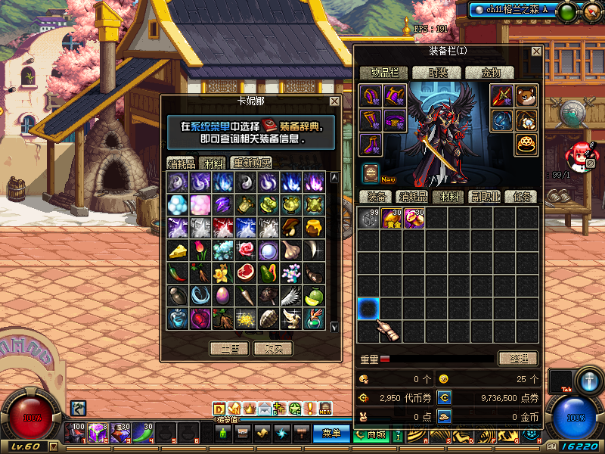605x454 pixels.
Task: Close the equipment inventory panel
Action: [536, 51]
